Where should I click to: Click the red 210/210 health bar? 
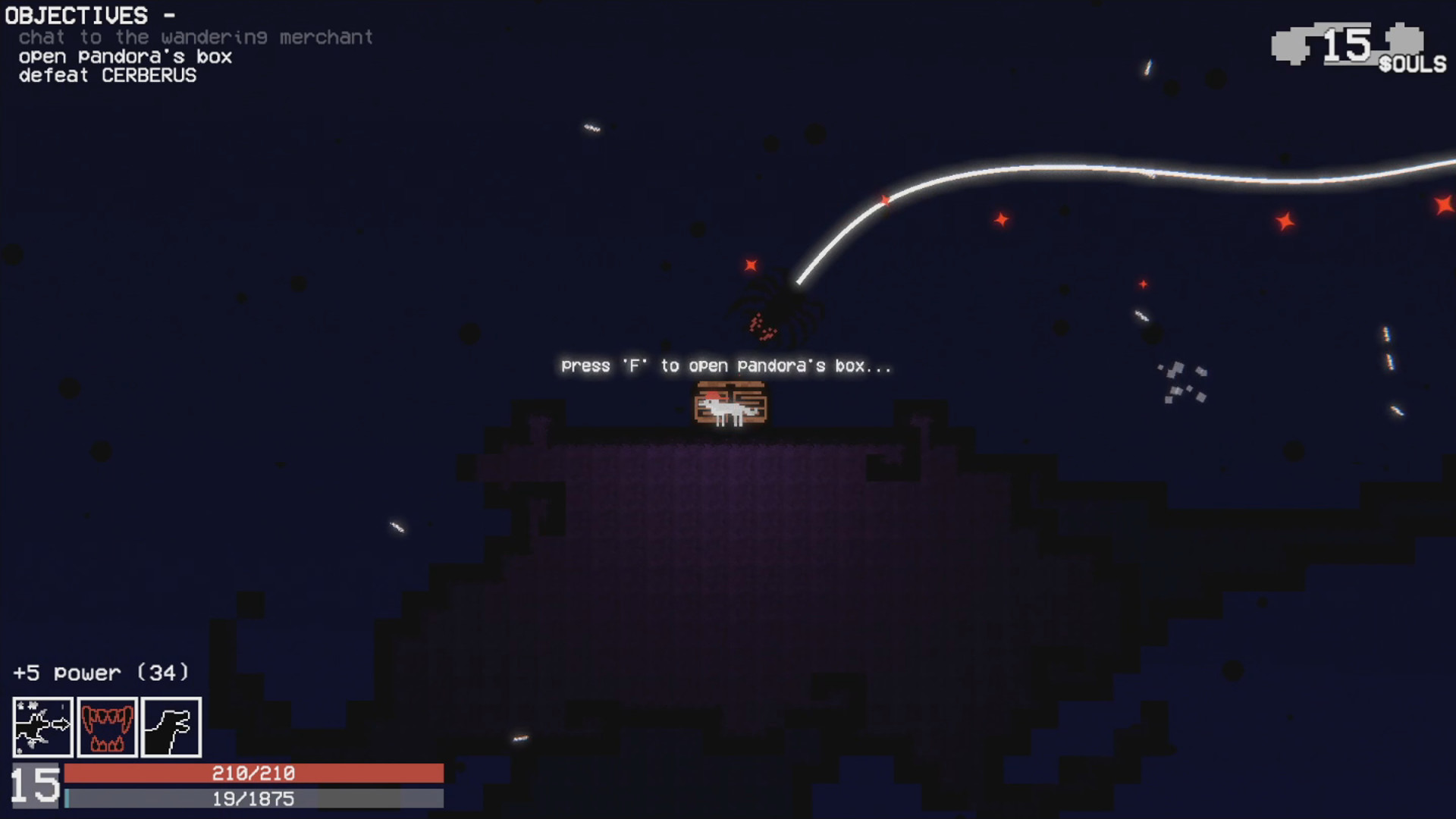tap(255, 774)
